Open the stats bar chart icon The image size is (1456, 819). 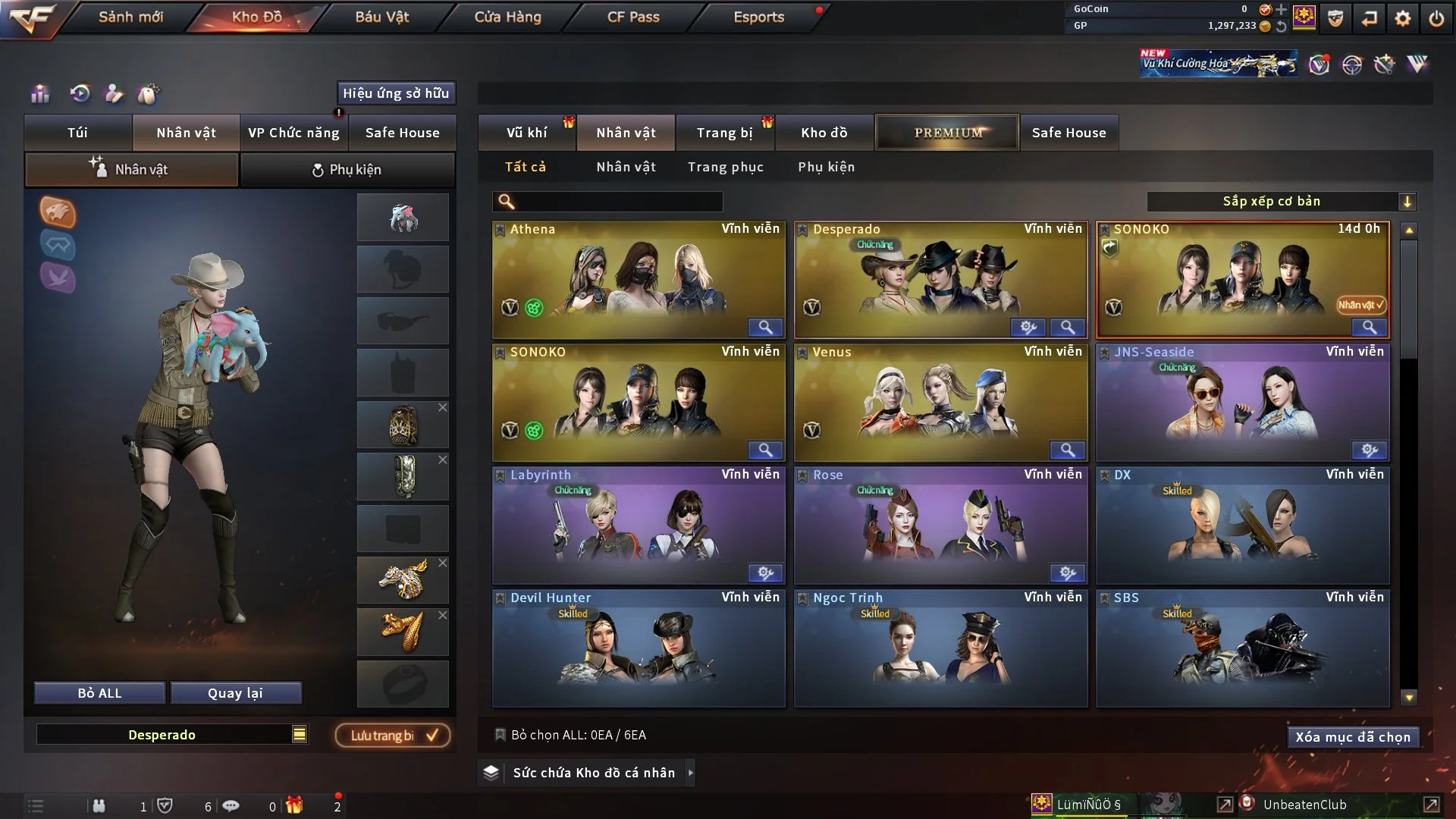coord(39,94)
